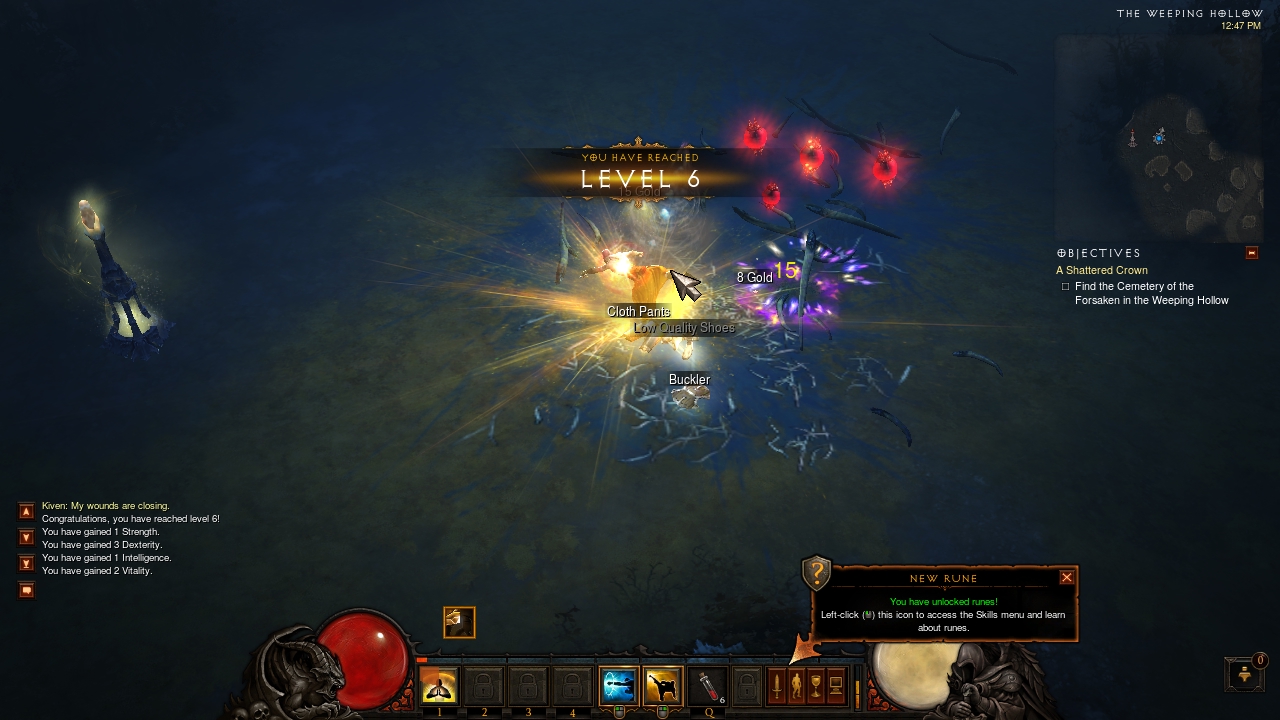Viewport: 1280px width, 720px height.
Task: Click the chat log down arrow button
Action: (27, 537)
